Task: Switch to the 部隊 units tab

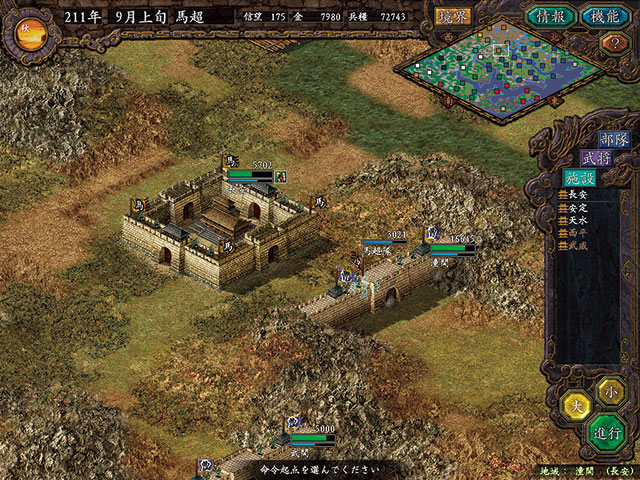Action: tap(612, 139)
